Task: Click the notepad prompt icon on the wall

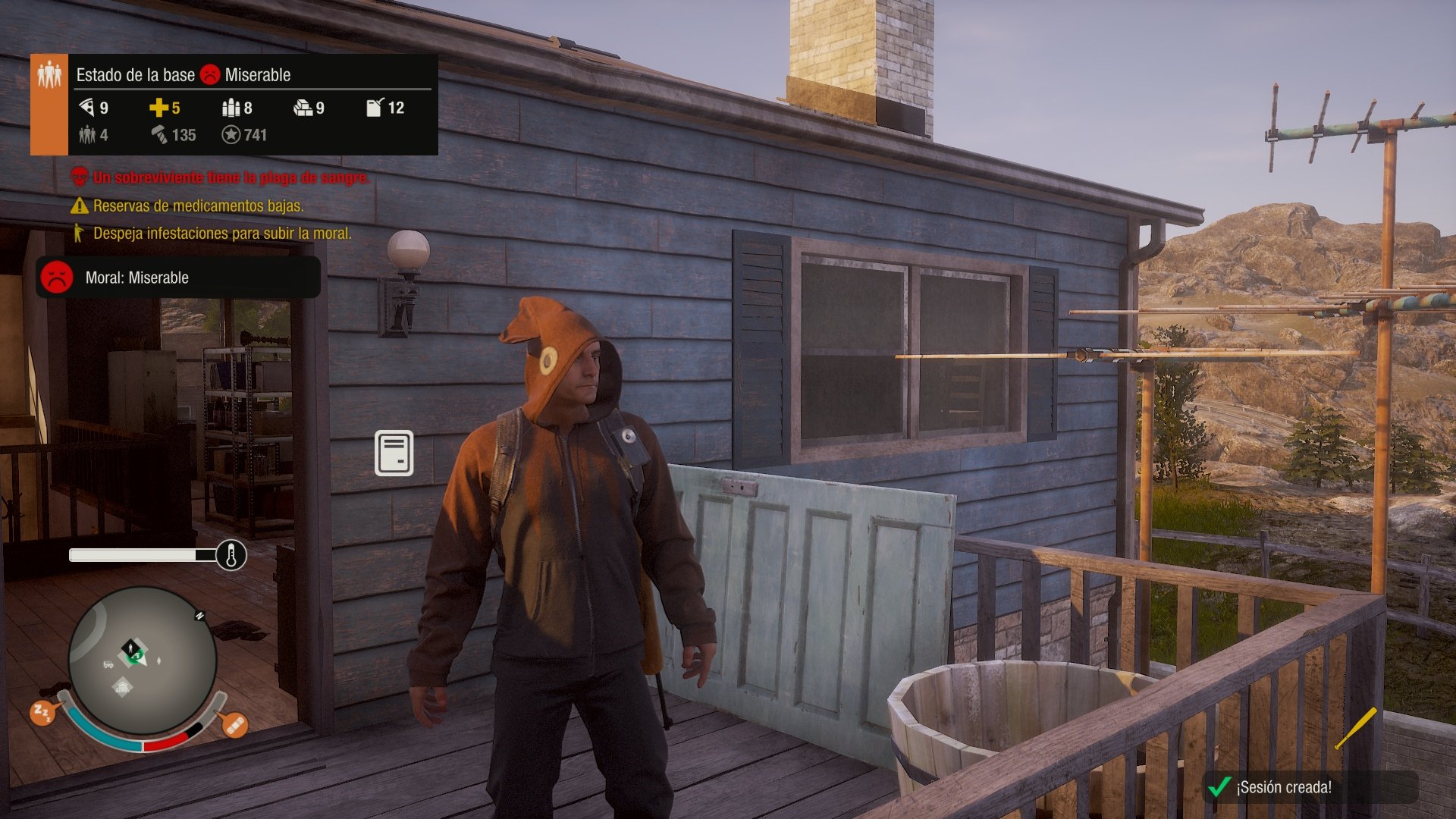Action: coord(395,453)
